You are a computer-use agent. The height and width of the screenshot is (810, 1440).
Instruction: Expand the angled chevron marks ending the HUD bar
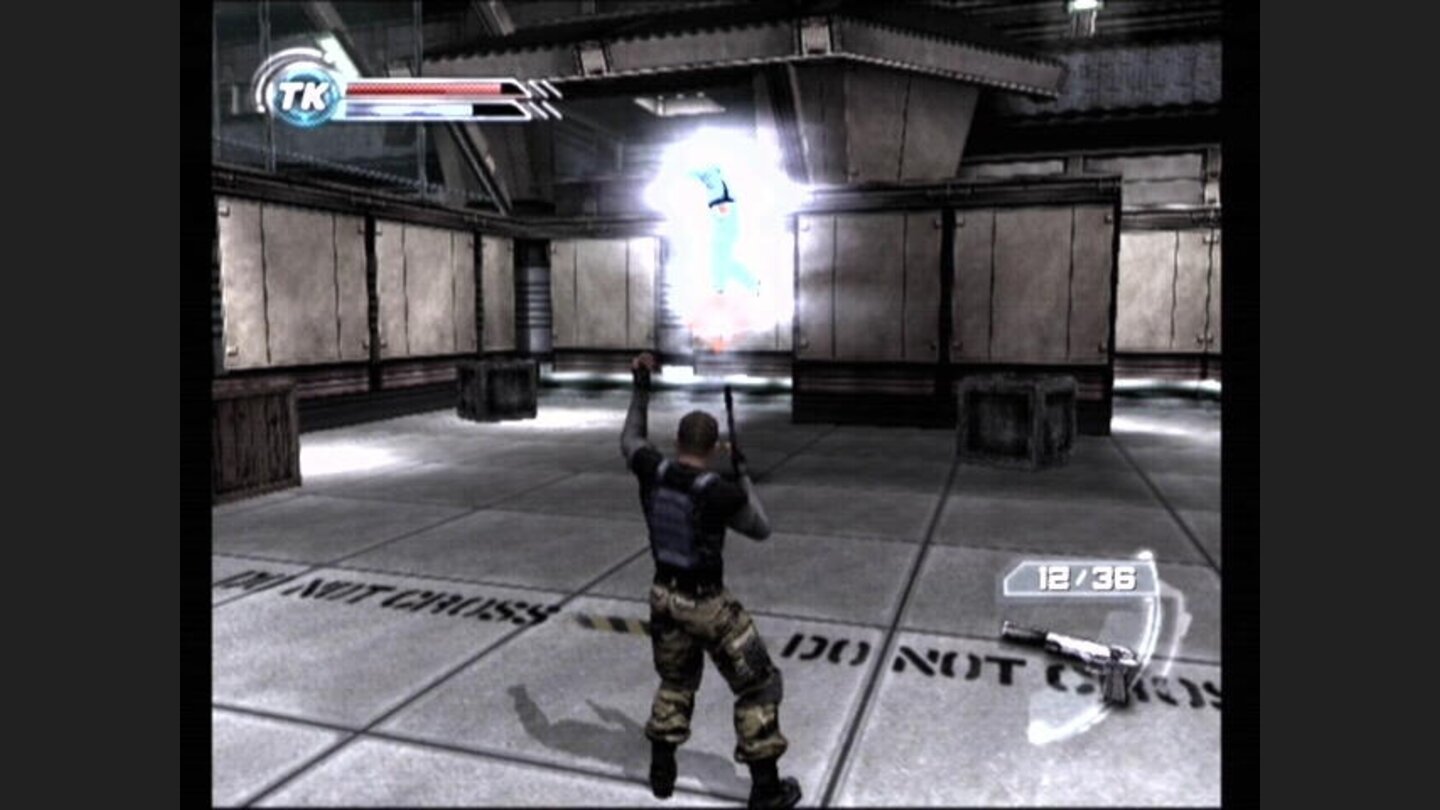[x=540, y=97]
